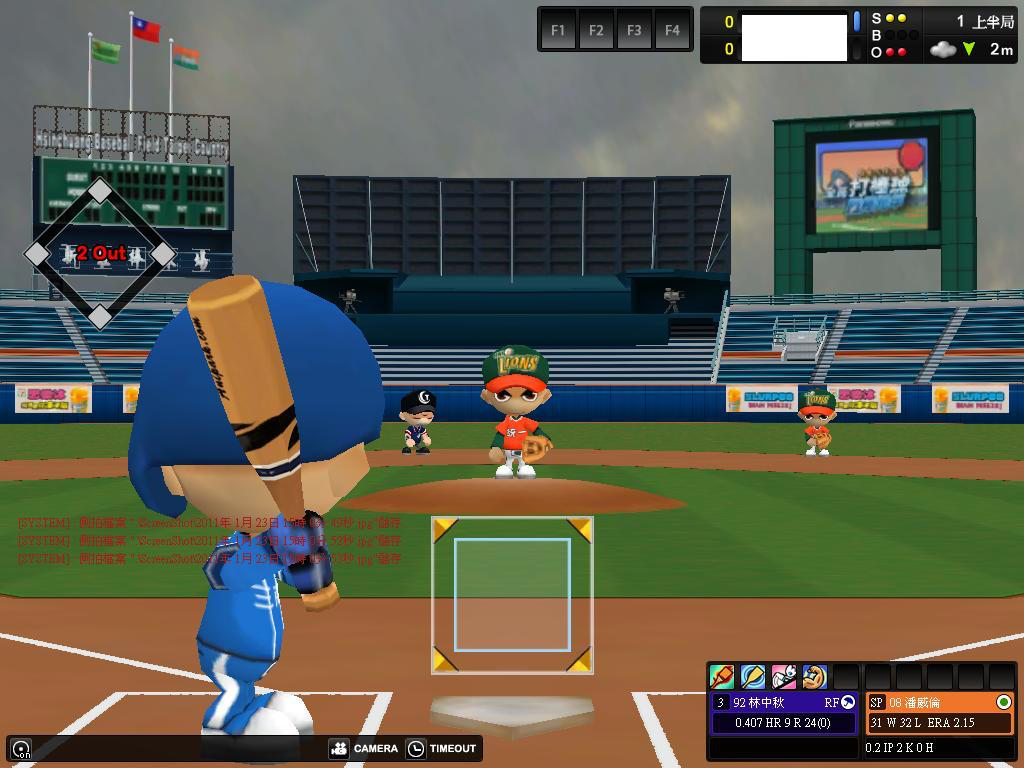The height and width of the screenshot is (768, 1024).
Task: Aim at the strike zone box center
Action: pos(512,594)
